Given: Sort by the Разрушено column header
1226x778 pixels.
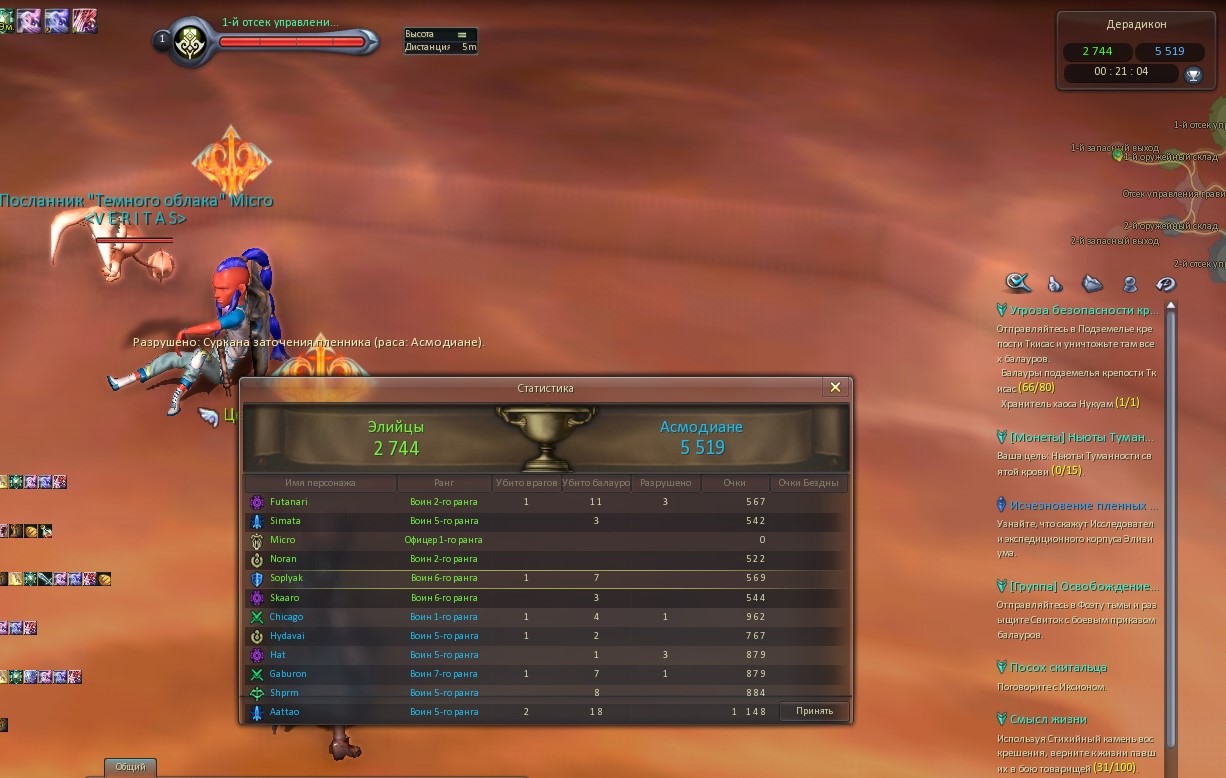Looking at the screenshot, I should point(665,483).
